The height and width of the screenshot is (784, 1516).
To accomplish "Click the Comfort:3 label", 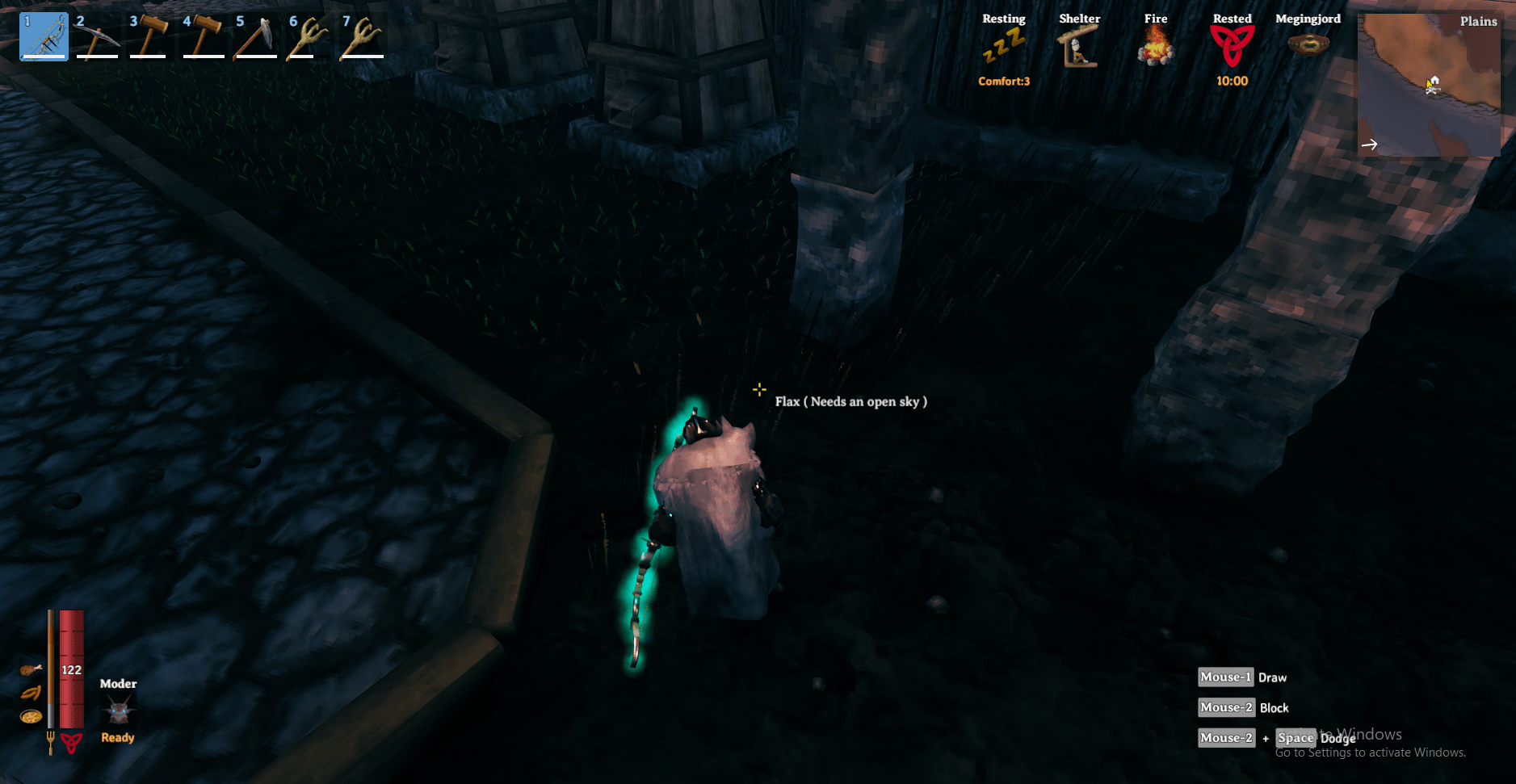I will point(1003,81).
